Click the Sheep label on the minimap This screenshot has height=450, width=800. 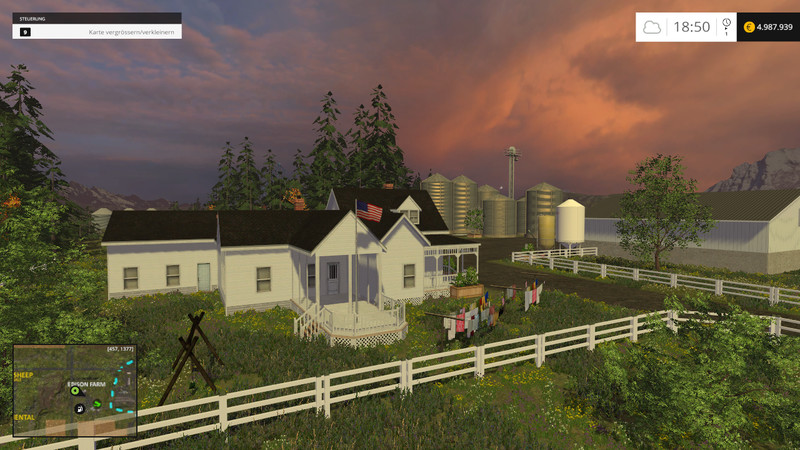tap(23, 375)
